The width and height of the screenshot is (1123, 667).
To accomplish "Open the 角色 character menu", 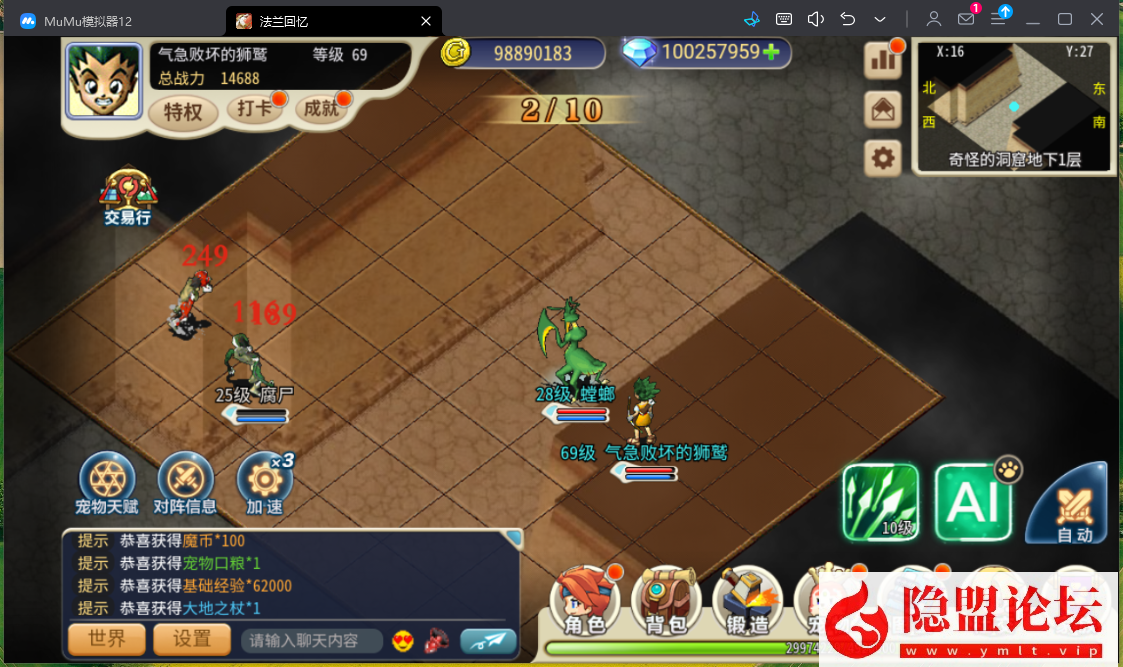I will coord(585,602).
